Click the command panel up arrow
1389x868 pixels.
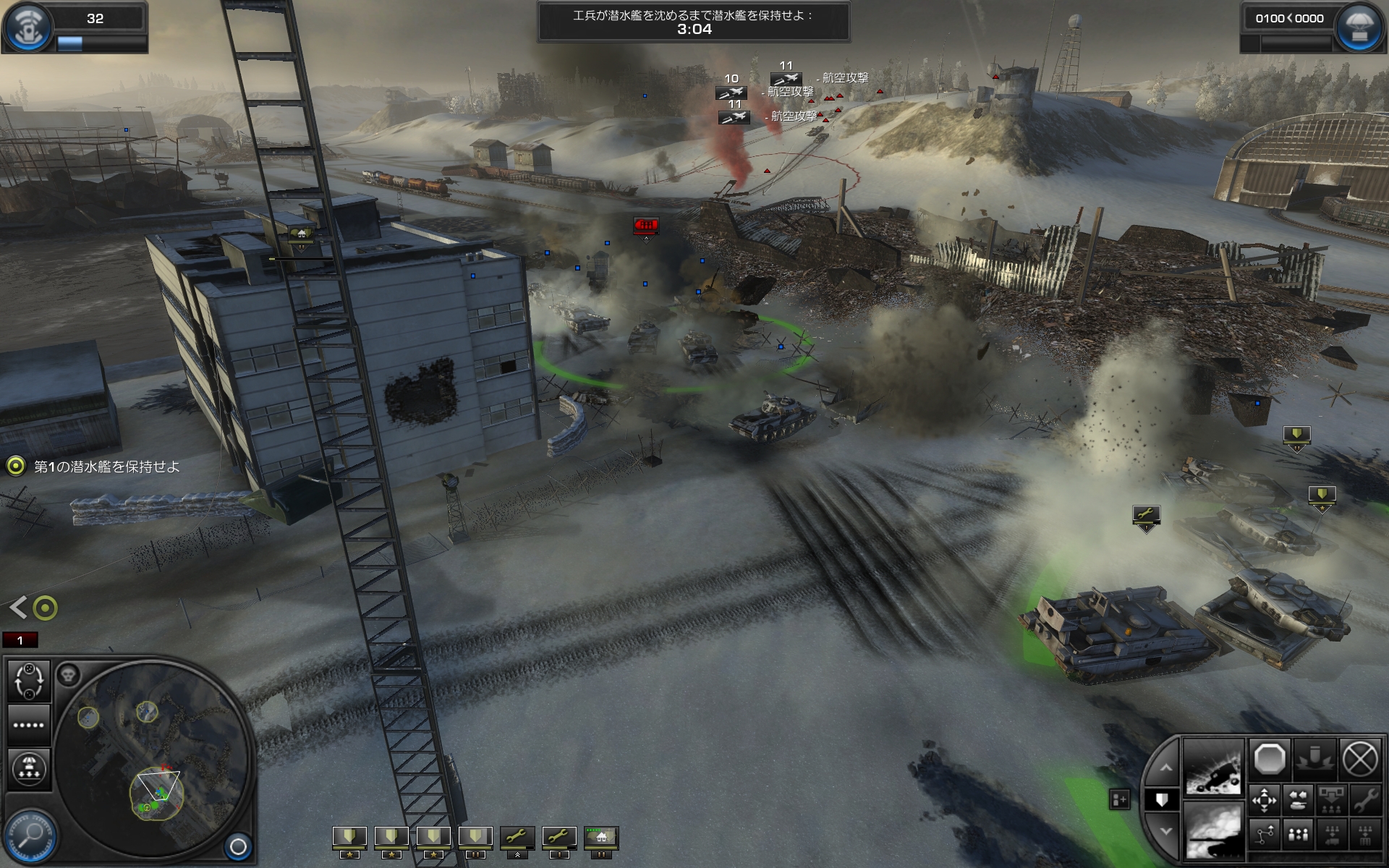point(1165,768)
